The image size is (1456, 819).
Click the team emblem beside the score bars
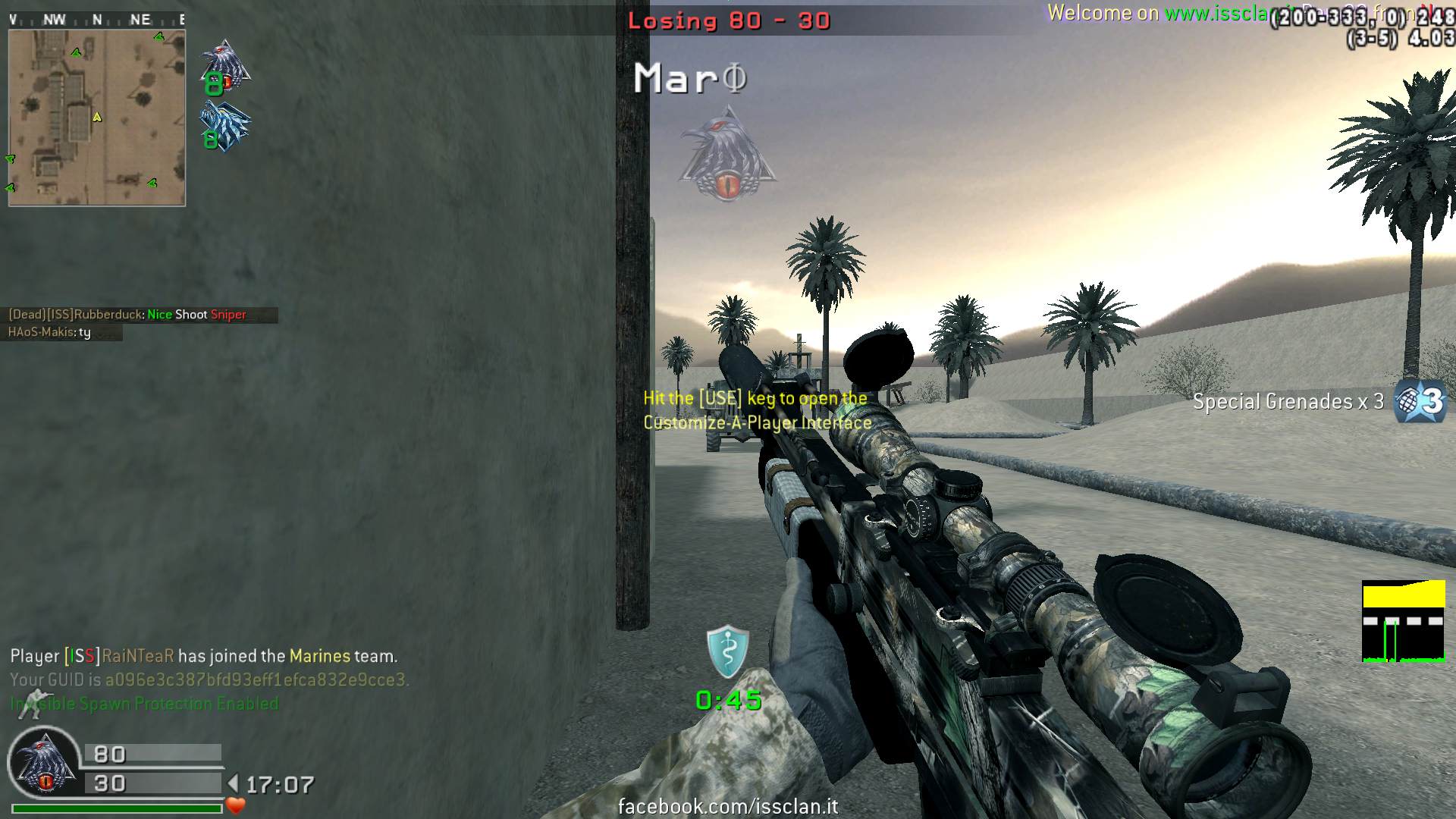coord(44,764)
